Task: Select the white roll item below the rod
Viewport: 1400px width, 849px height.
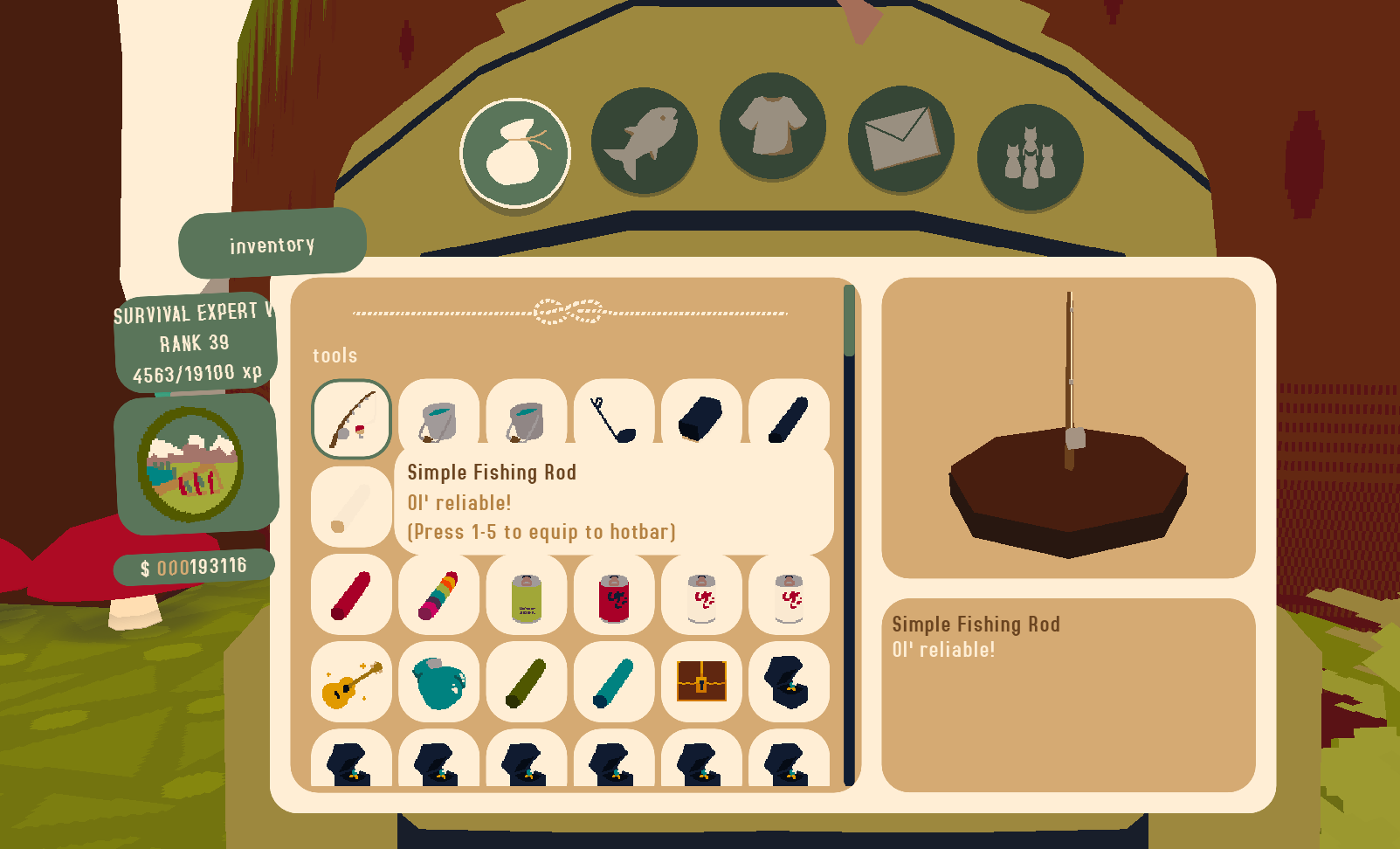Action: 351,507
